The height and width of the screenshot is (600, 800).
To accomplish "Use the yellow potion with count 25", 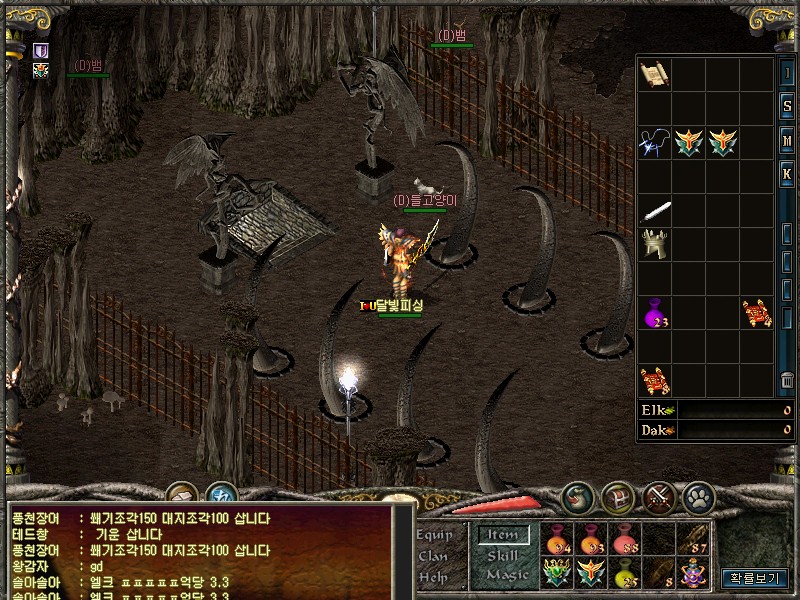I will [626, 574].
